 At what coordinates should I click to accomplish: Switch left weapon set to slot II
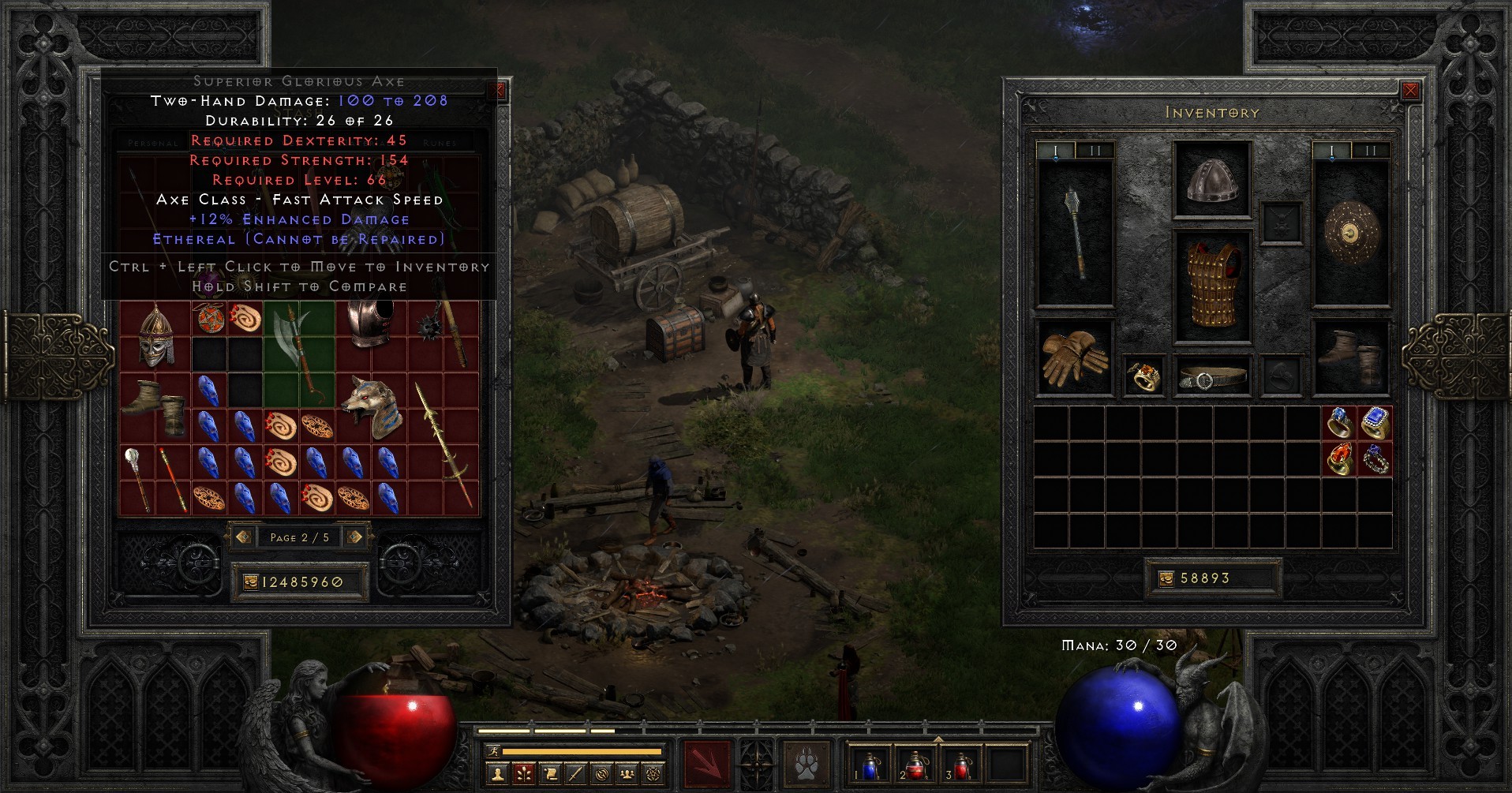click(x=1097, y=148)
